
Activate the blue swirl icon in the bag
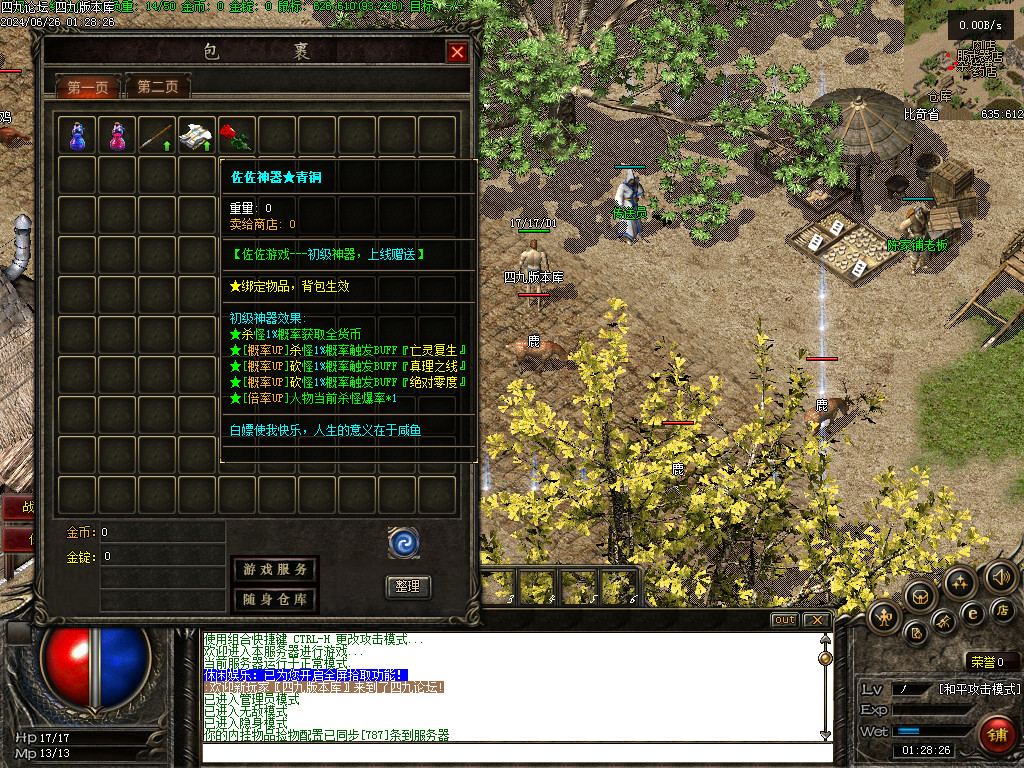pyautogui.click(x=404, y=543)
